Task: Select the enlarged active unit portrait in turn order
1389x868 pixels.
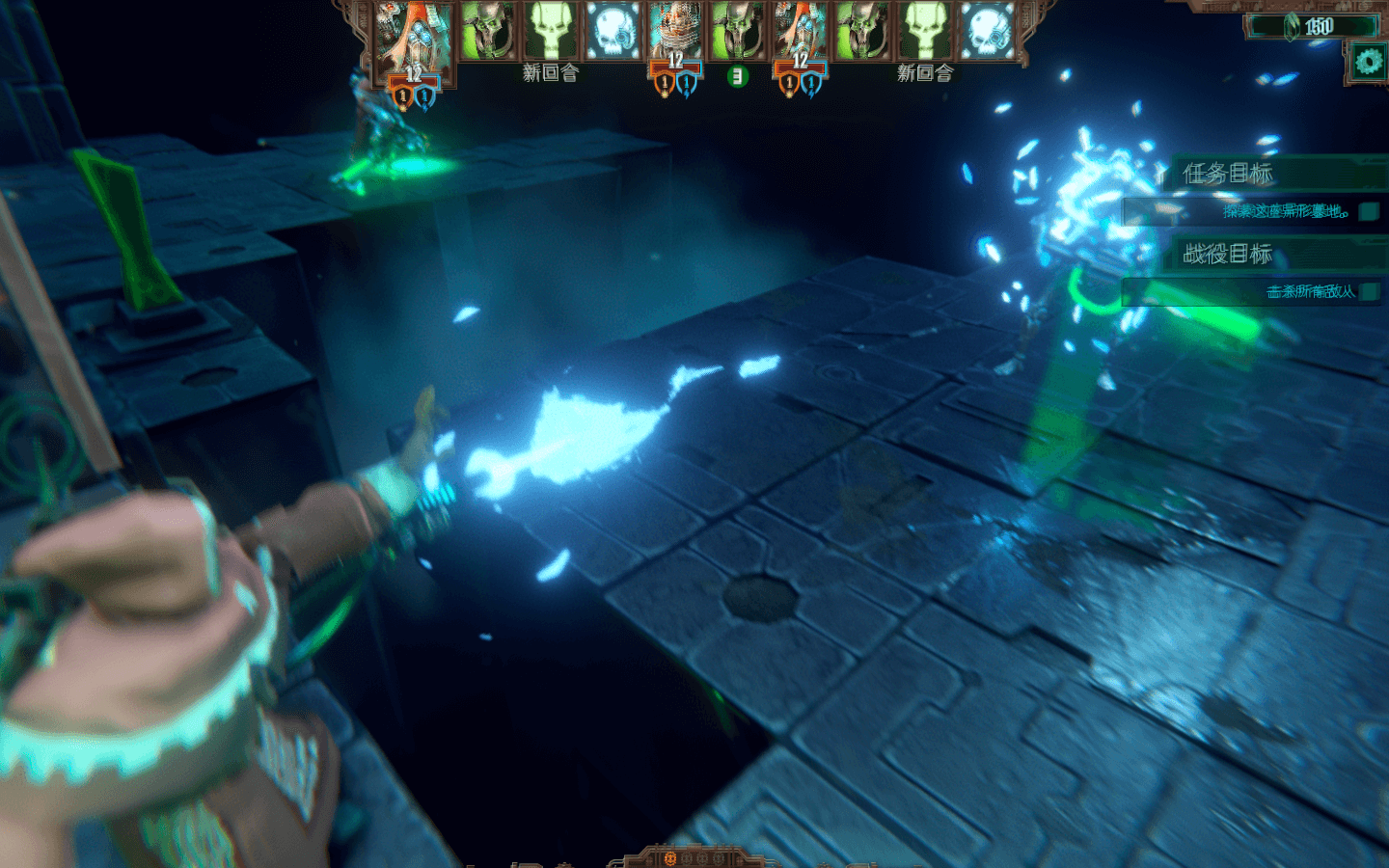Action: coord(414,39)
